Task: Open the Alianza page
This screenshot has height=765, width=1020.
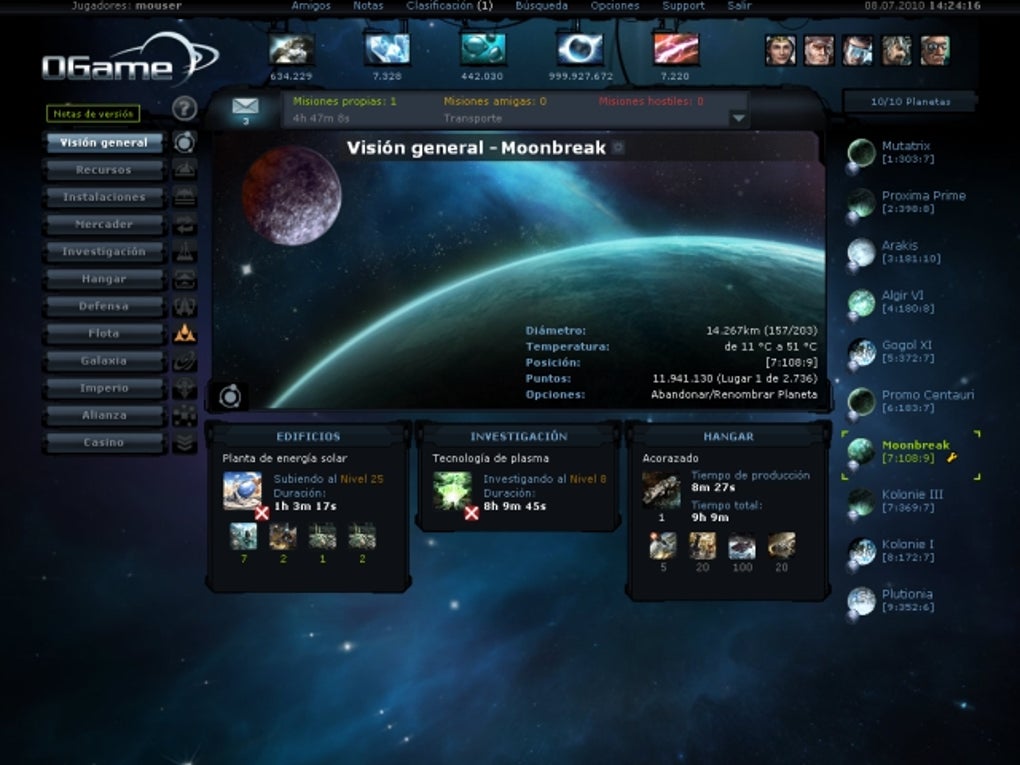Action: [x=104, y=415]
